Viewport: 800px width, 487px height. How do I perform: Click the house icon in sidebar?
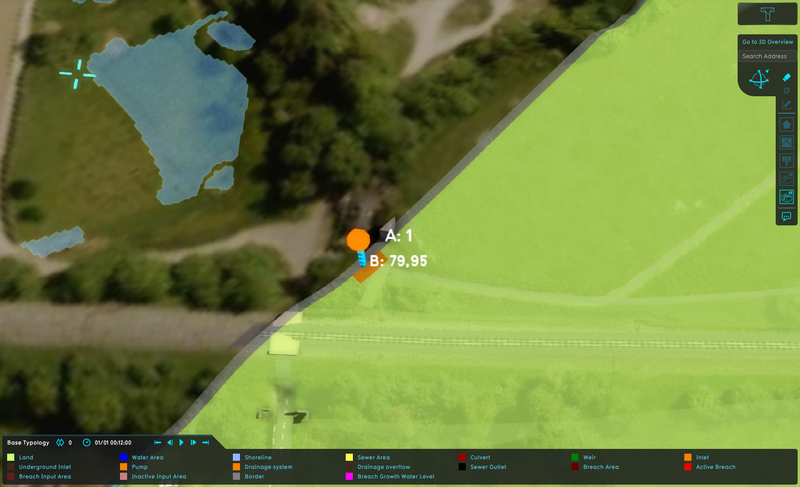[787, 125]
